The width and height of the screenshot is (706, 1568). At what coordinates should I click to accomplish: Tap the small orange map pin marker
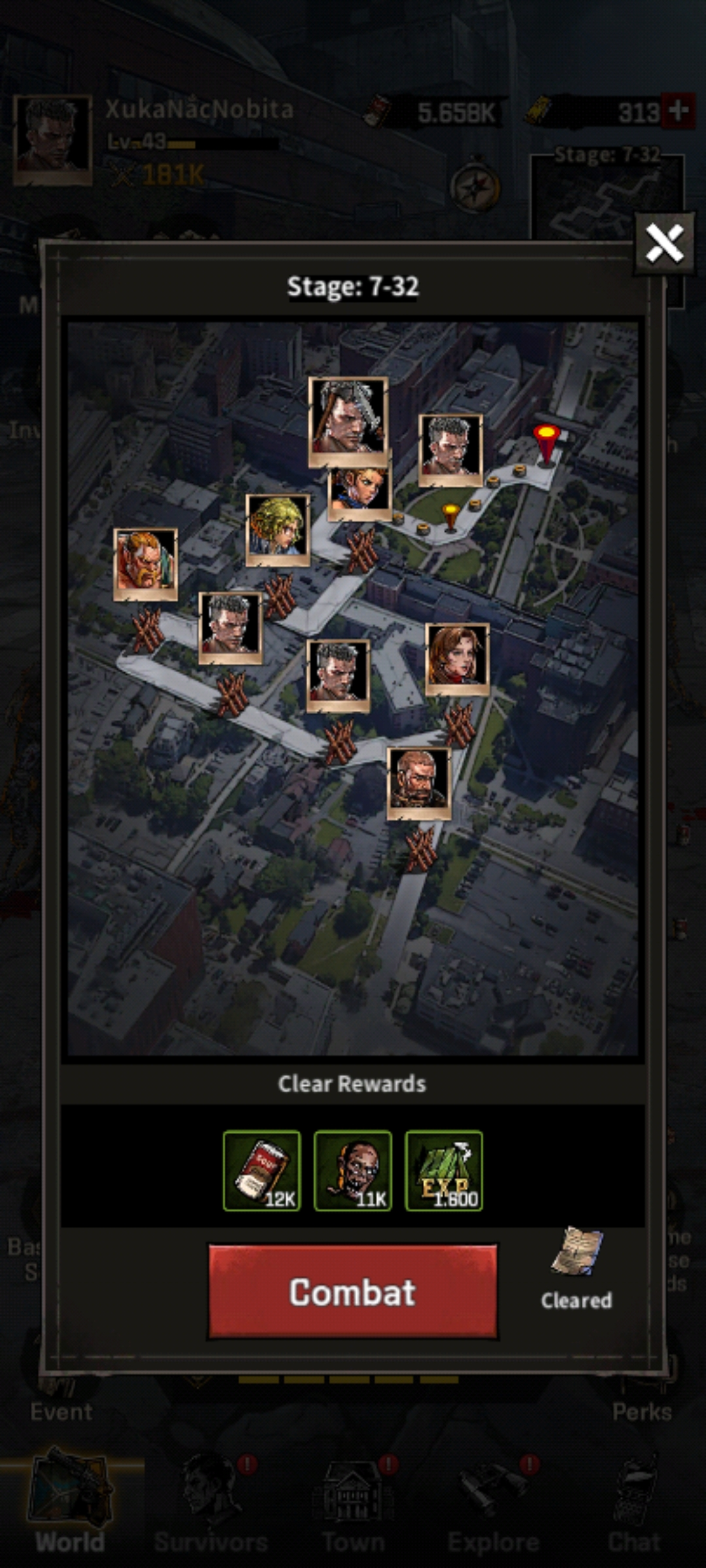450,516
